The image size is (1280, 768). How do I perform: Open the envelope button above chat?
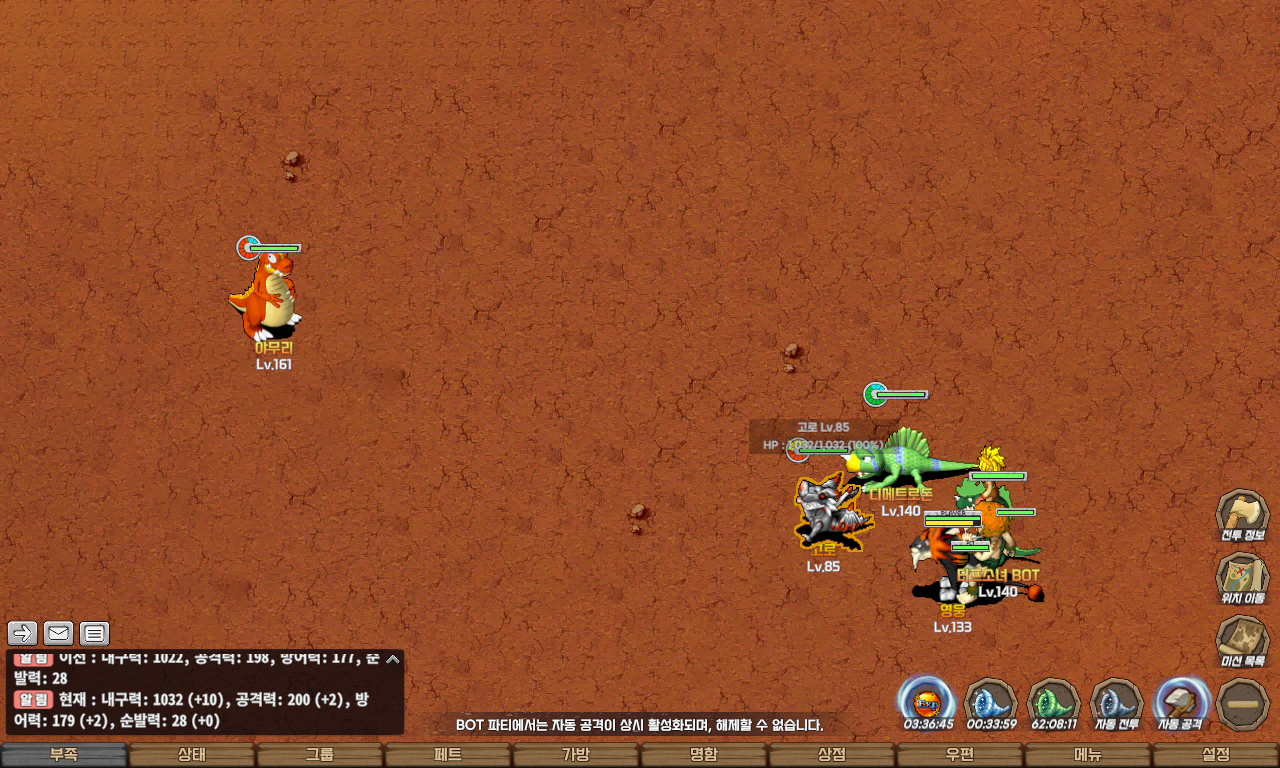(58, 633)
